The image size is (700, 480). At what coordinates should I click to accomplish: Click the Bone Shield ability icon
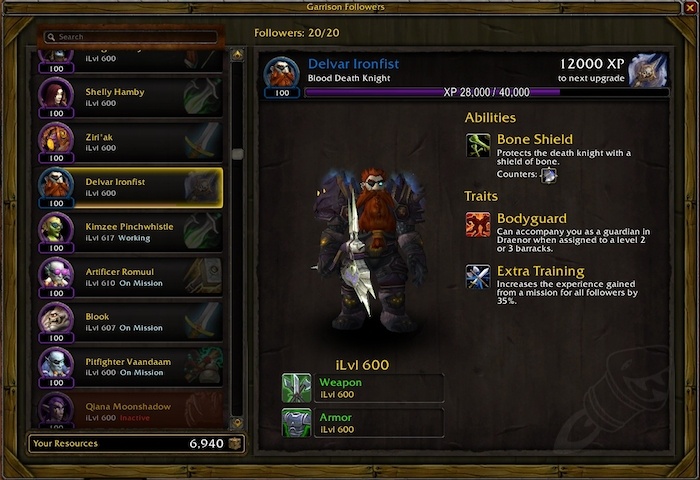478,145
